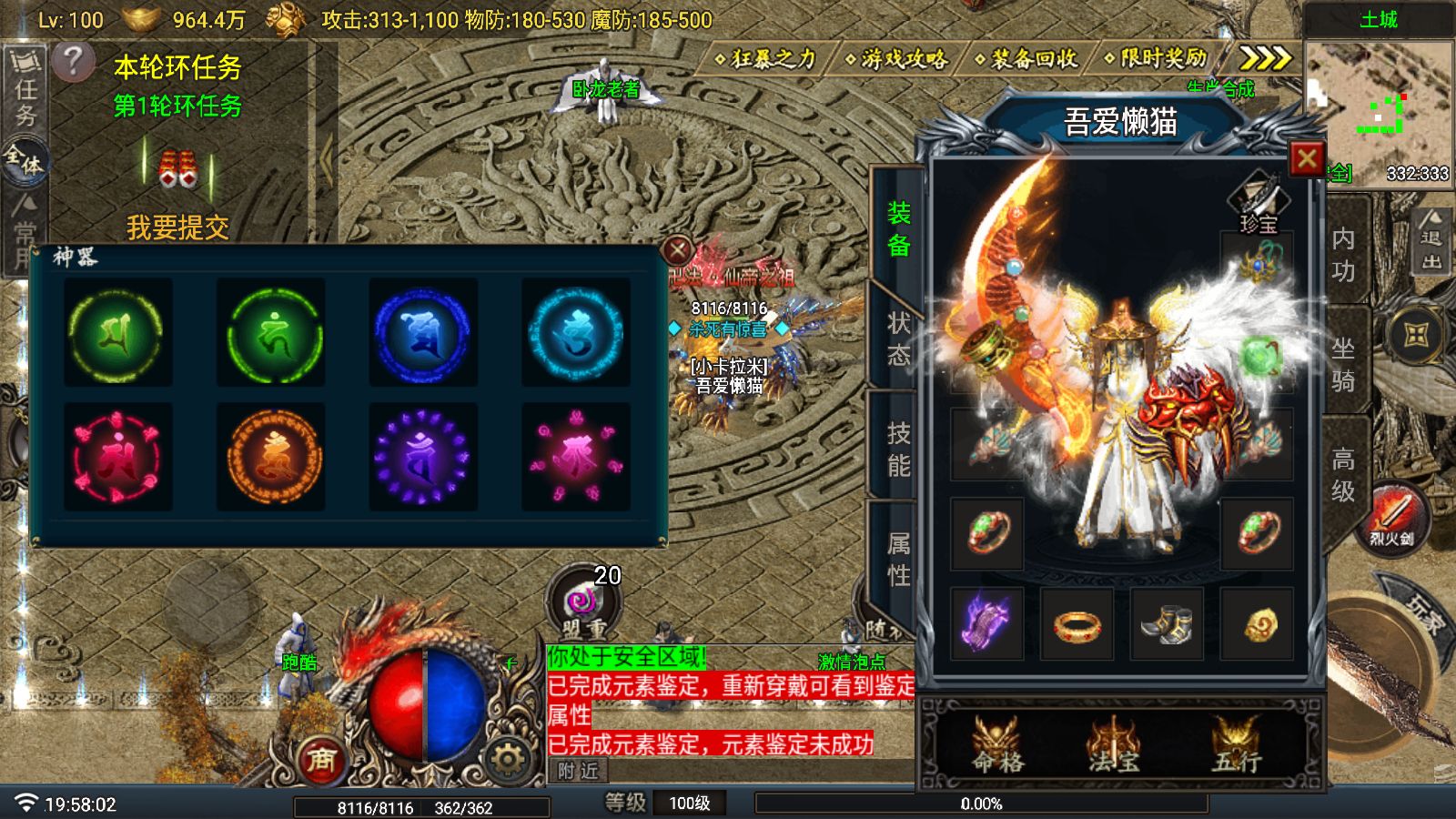
Task: Select the orange artifact rune
Action: point(270,456)
